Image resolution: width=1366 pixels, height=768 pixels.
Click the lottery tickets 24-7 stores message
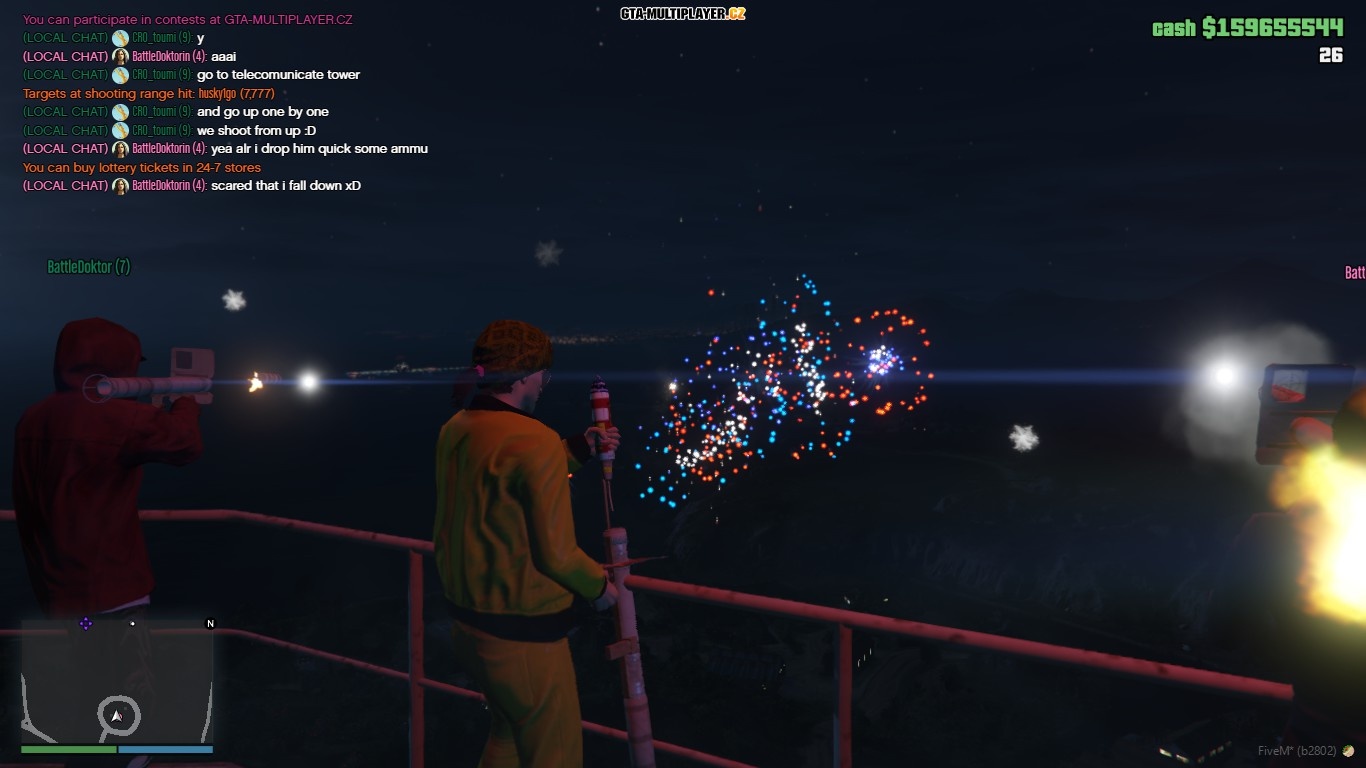tap(140, 167)
